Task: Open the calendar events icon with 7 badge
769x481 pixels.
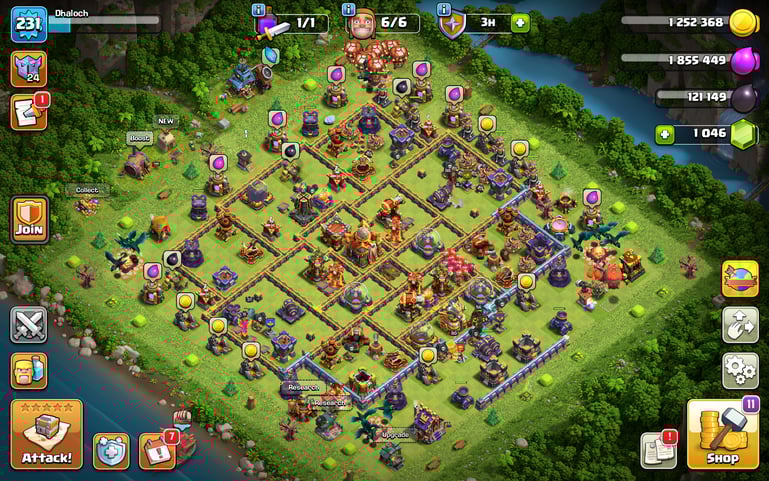Action: pos(156,451)
